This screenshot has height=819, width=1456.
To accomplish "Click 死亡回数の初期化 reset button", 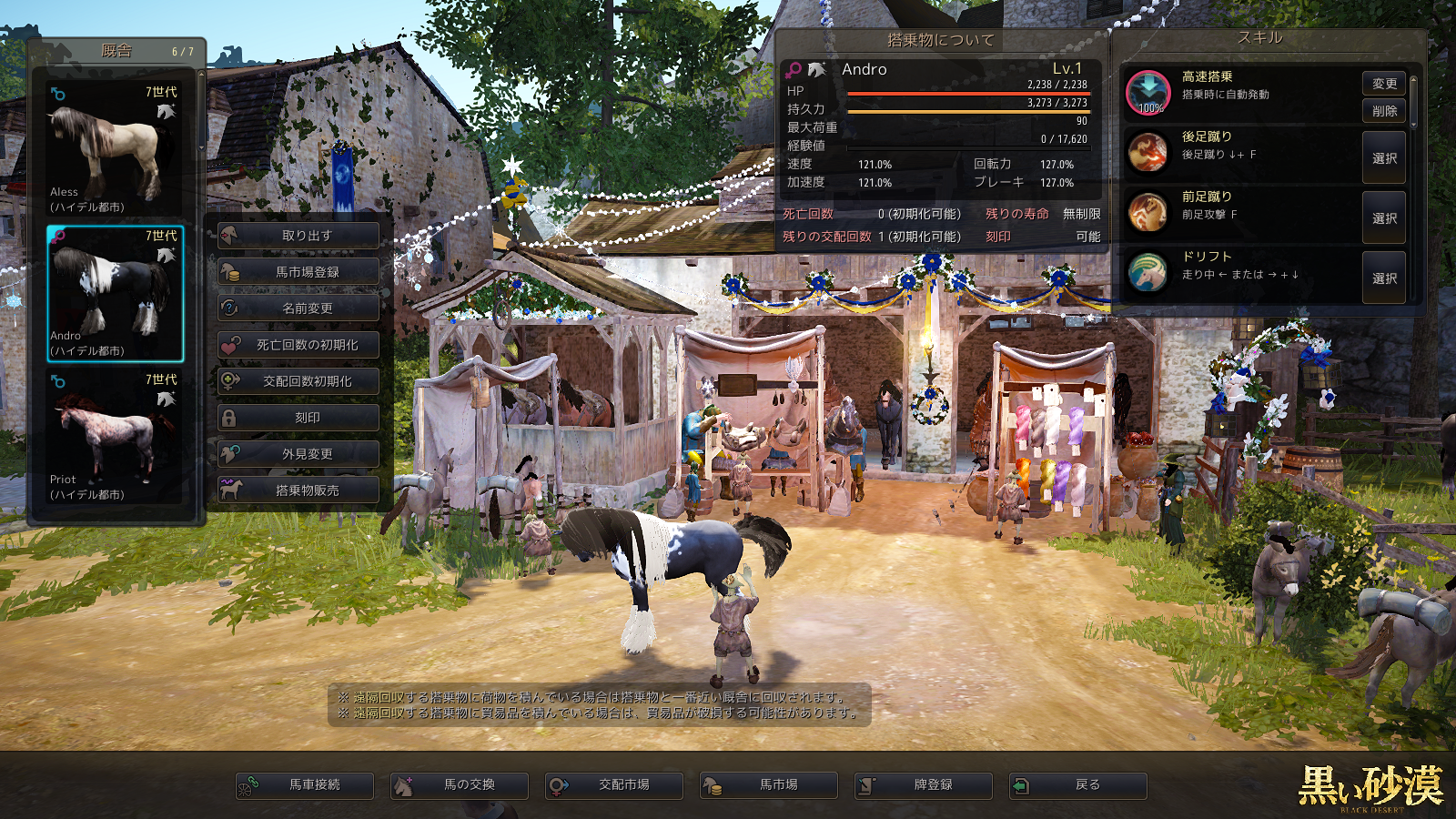I will click(298, 345).
